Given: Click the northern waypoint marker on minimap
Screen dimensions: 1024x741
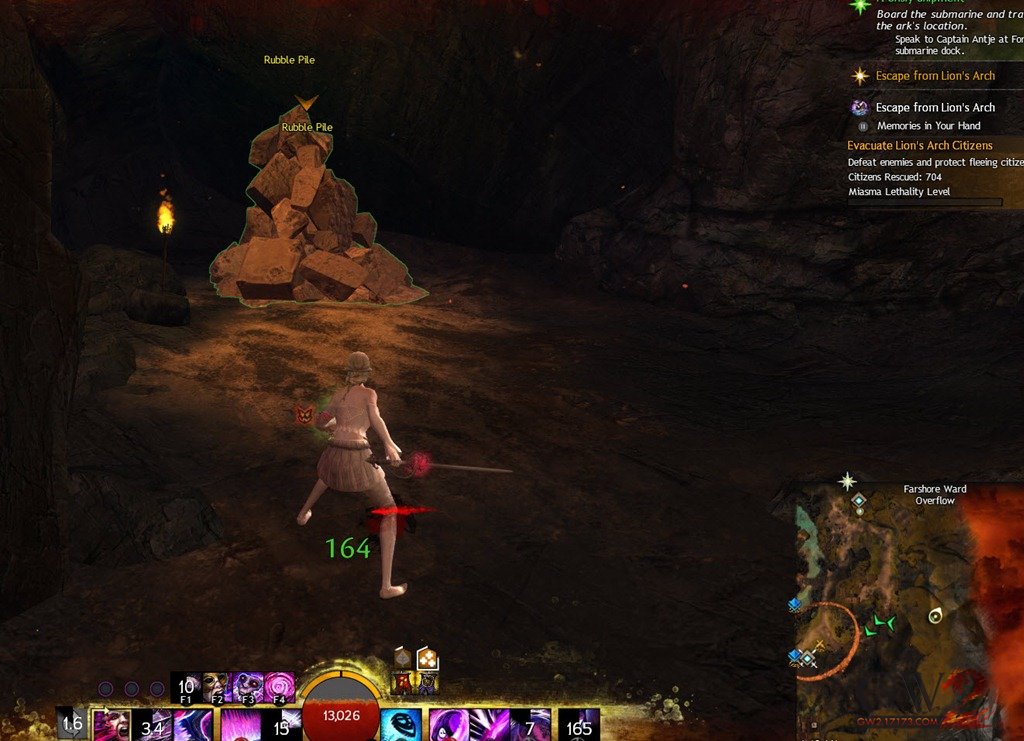Looking at the screenshot, I should click(857, 500).
